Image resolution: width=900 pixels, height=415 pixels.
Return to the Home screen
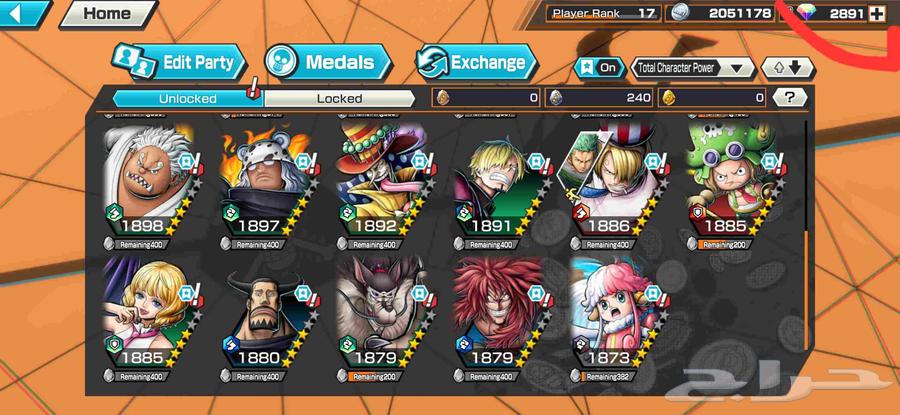point(105,14)
